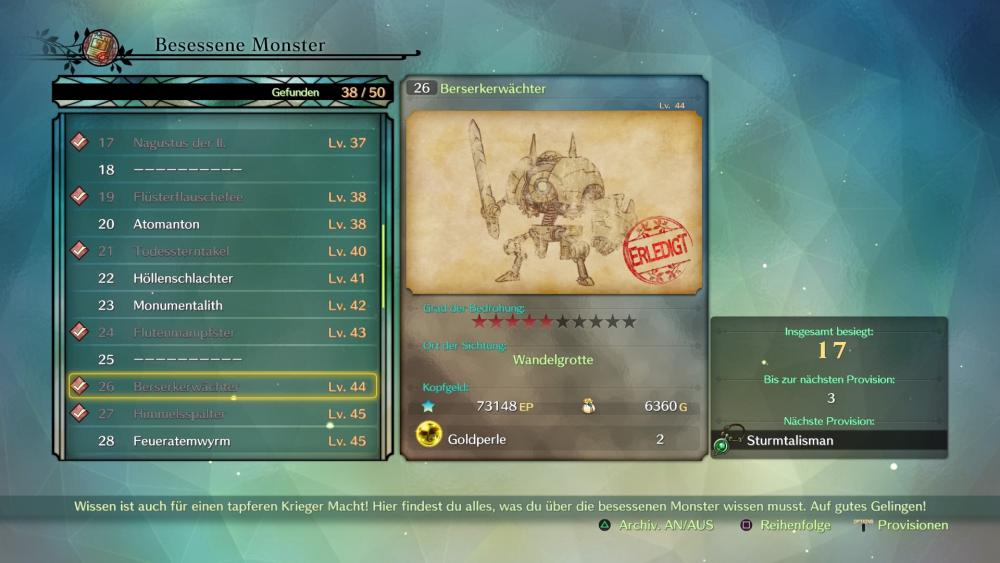The width and height of the screenshot is (1000, 563).
Task: Select Atomanton in the monster list
Action: [x=222, y=224]
